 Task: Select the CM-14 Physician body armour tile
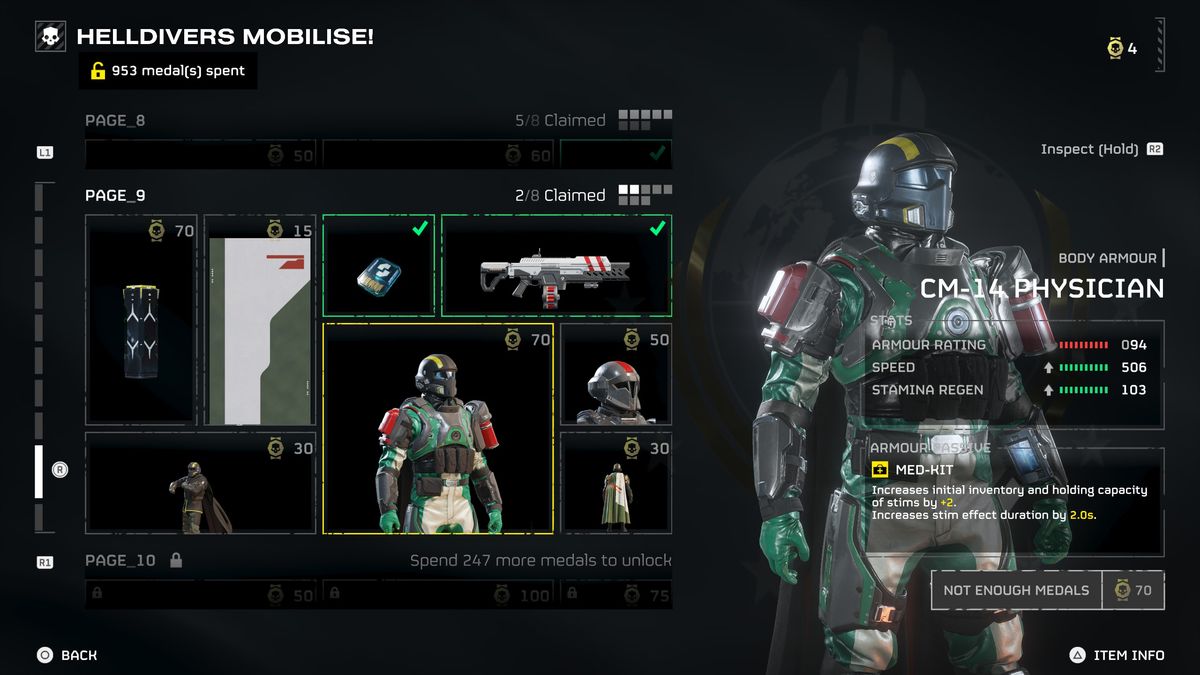click(438, 428)
